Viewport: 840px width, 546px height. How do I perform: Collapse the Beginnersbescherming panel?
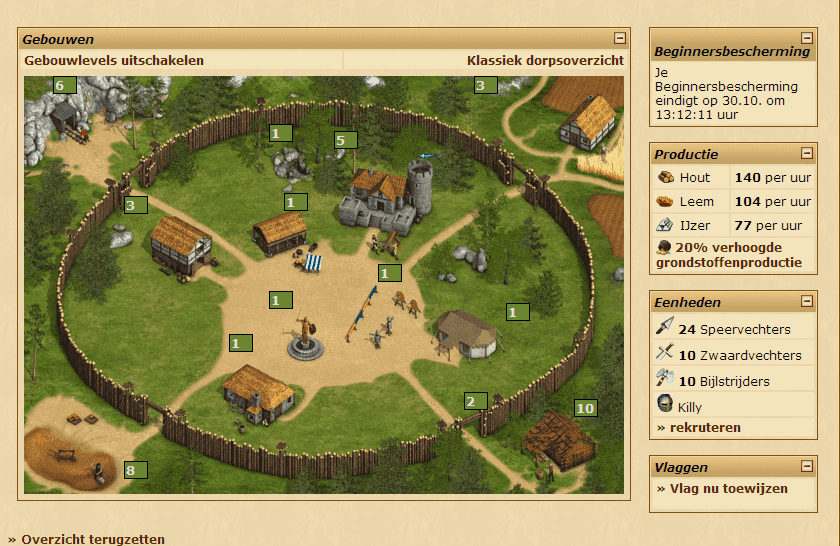pos(807,39)
